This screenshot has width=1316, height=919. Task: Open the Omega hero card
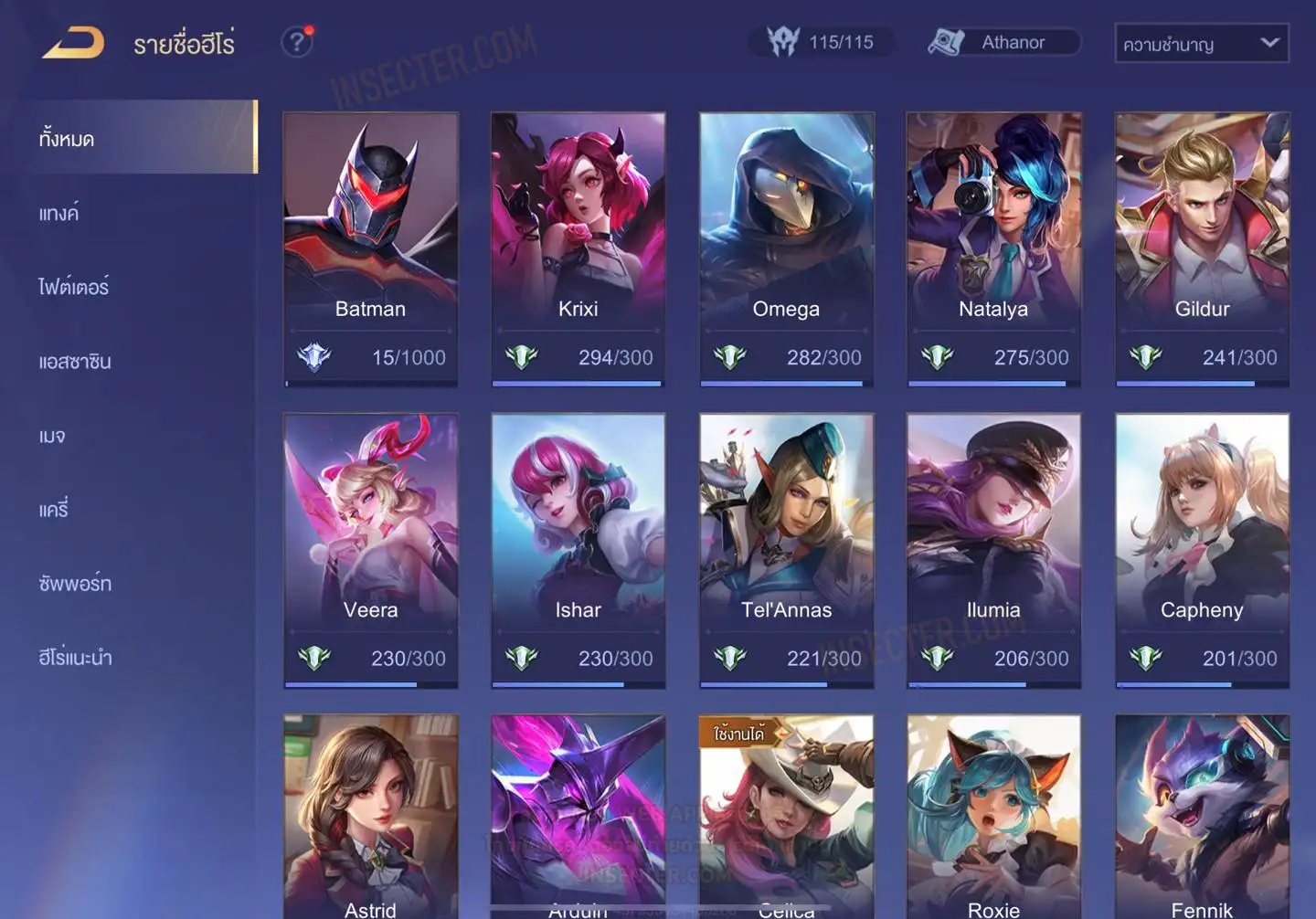[786, 248]
